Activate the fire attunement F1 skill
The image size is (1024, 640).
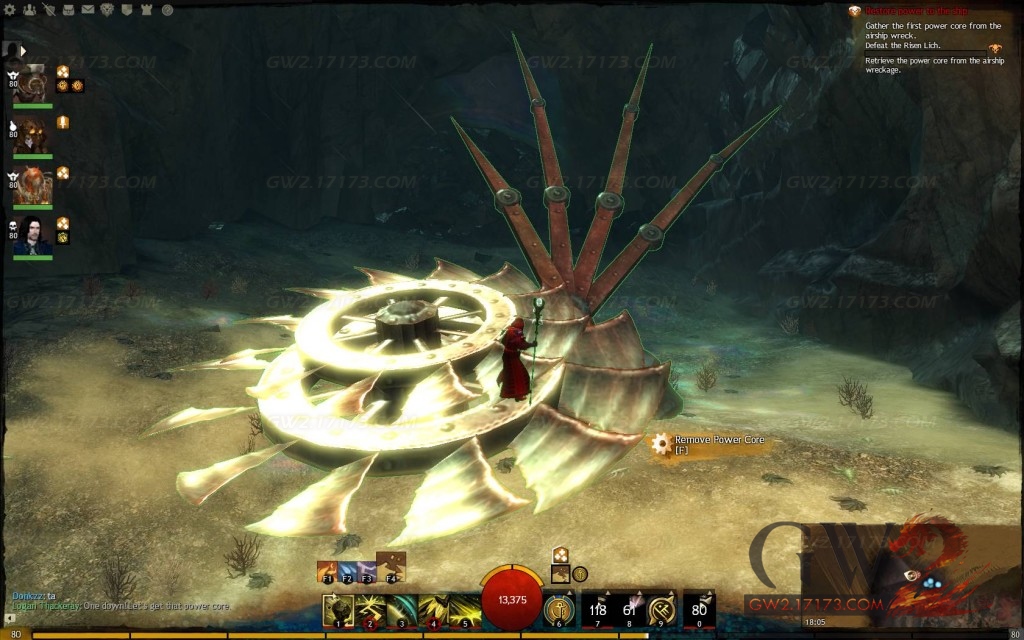[x=325, y=571]
